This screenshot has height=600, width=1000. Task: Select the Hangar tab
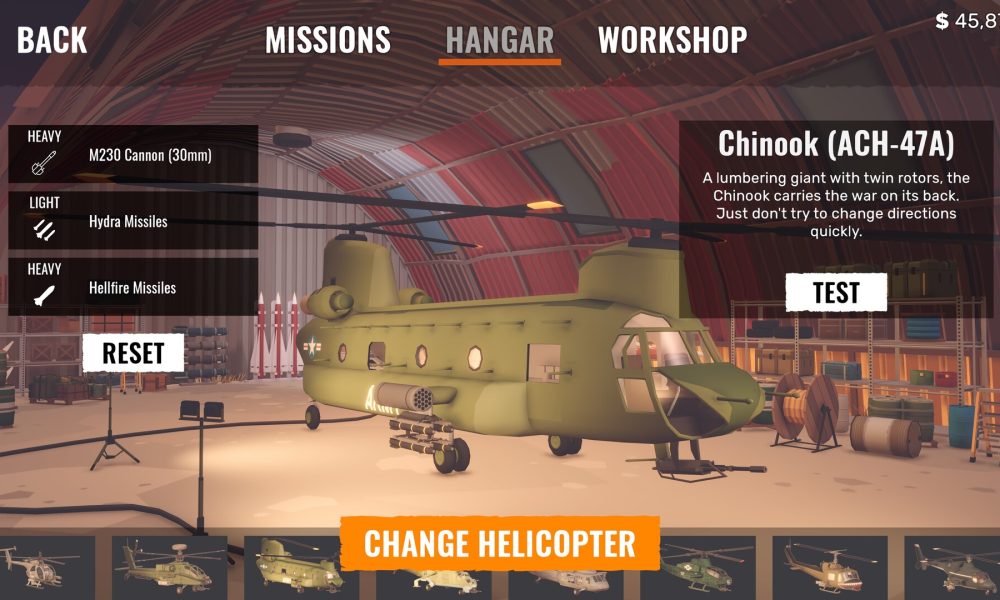click(x=499, y=40)
